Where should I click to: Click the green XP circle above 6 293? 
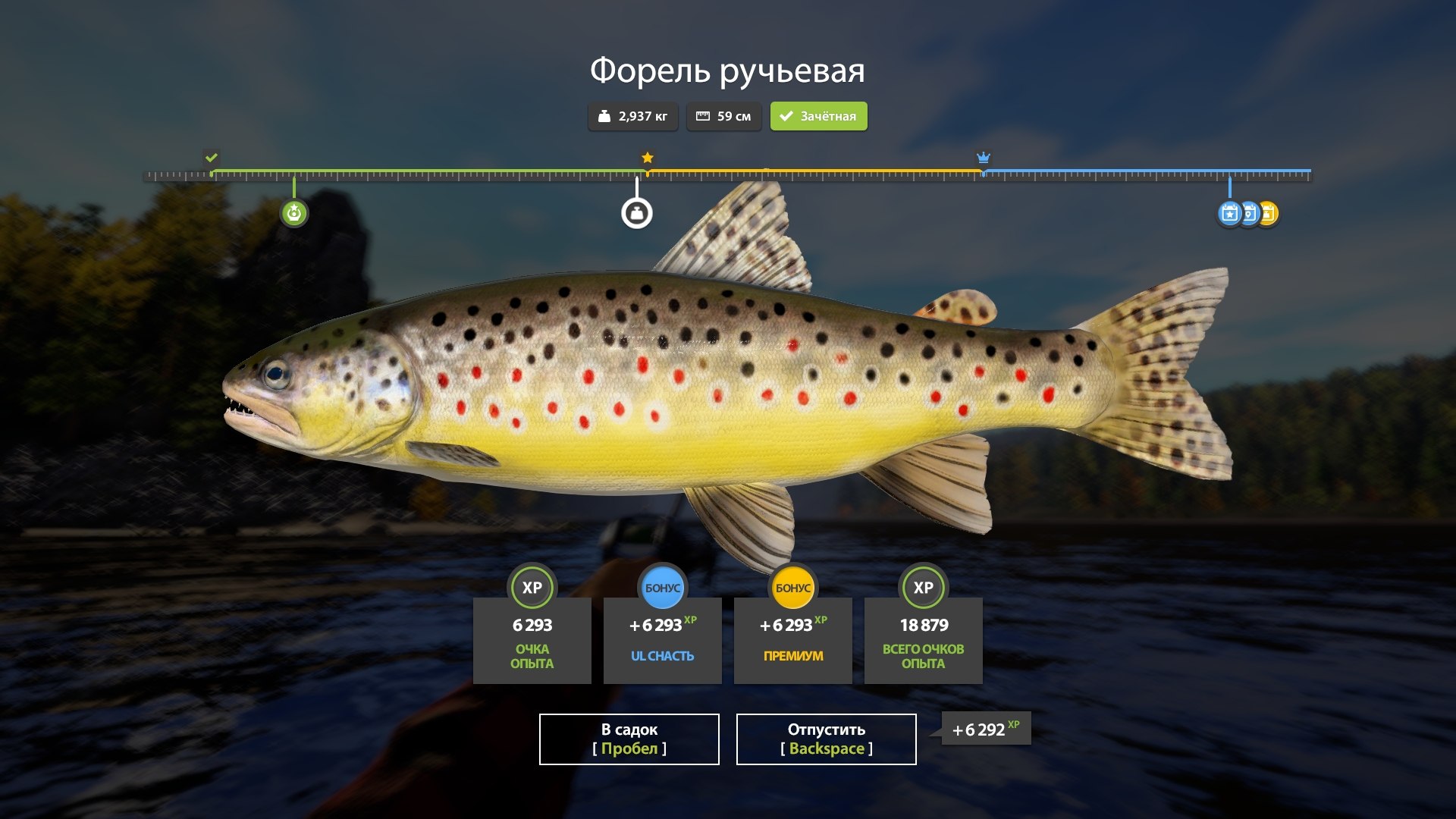pyautogui.click(x=532, y=587)
